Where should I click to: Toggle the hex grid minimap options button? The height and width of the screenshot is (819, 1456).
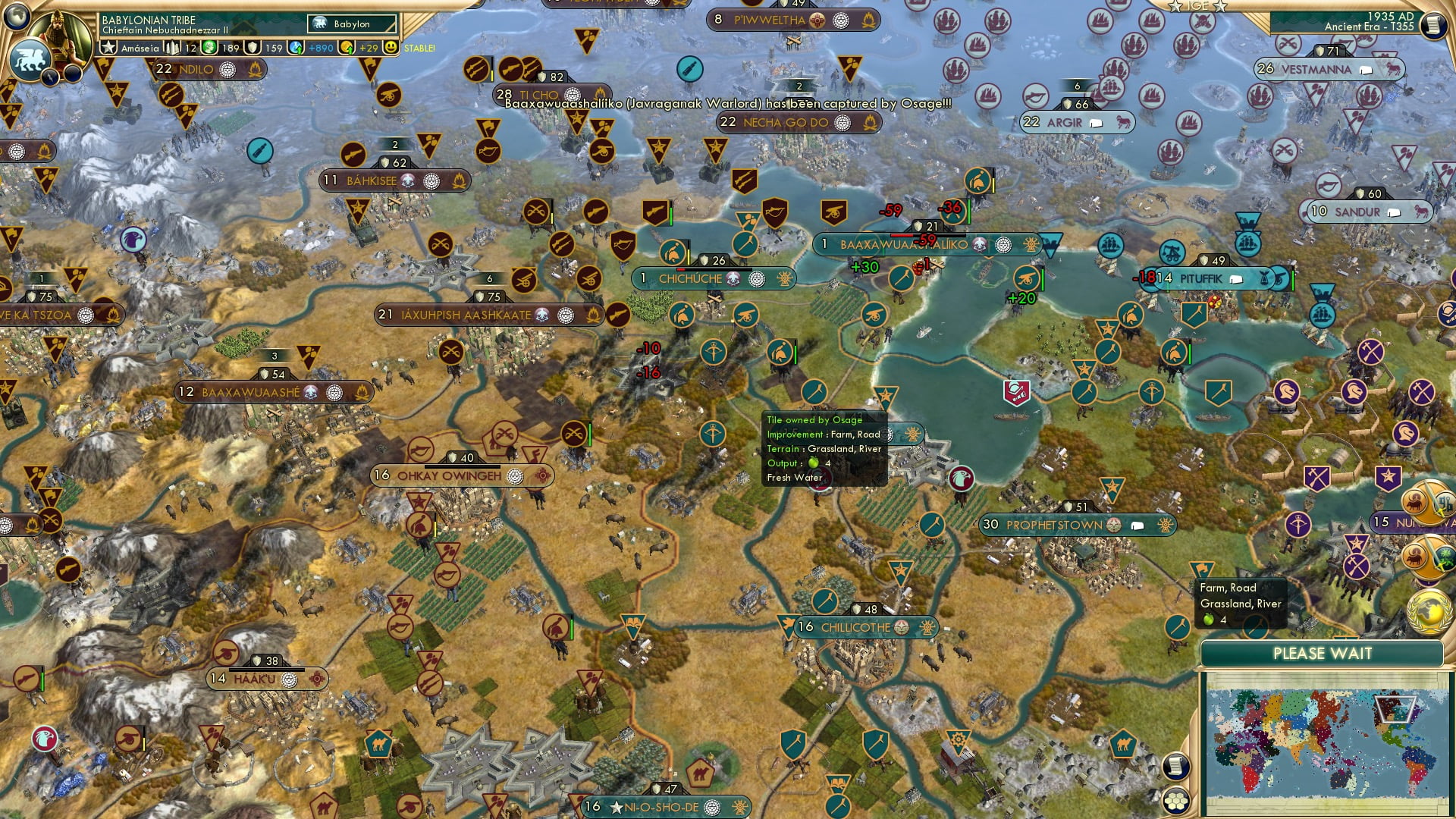click(1175, 800)
